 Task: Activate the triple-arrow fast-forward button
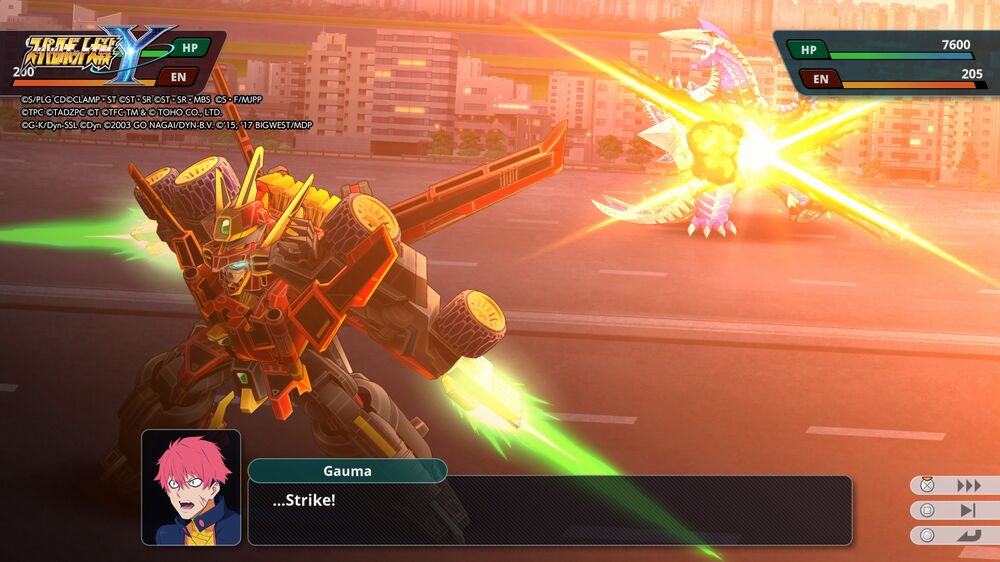click(967, 486)
